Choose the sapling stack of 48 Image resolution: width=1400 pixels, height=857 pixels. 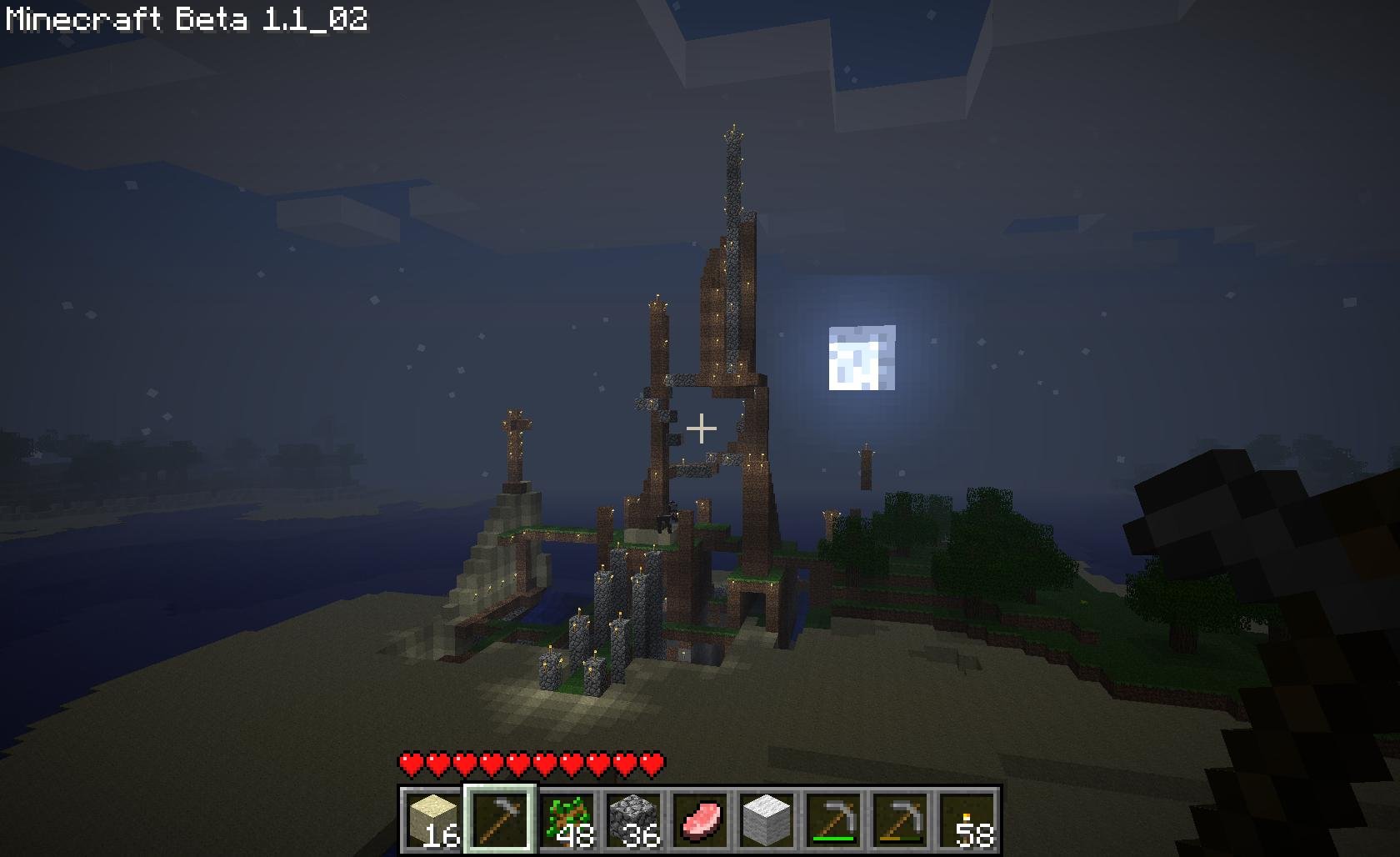(567, 819)
